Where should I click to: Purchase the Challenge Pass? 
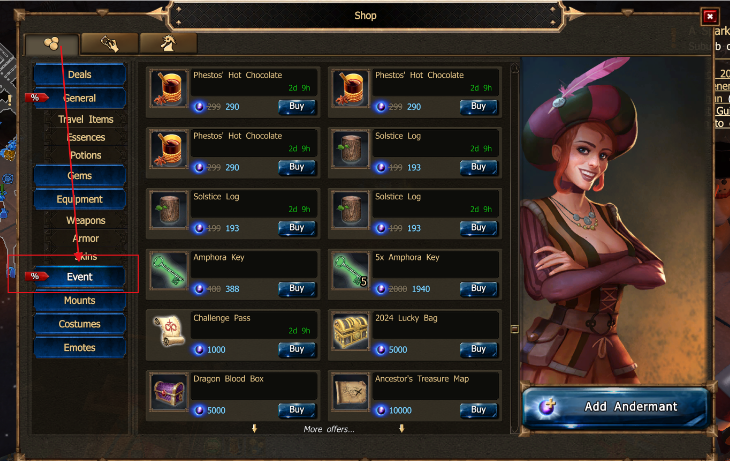click(x=297, y=349)
